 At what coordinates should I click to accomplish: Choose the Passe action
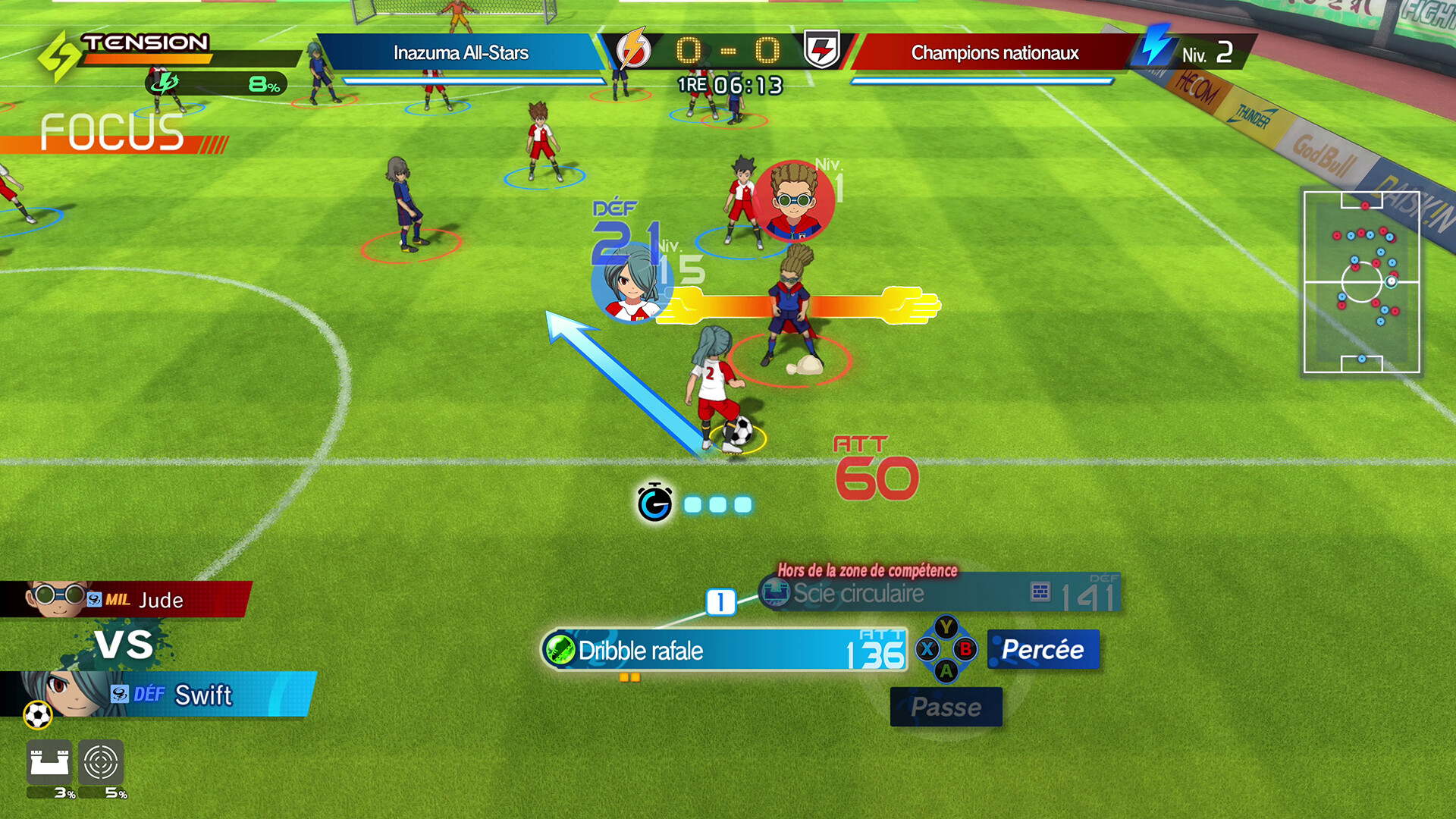point(946,707)
